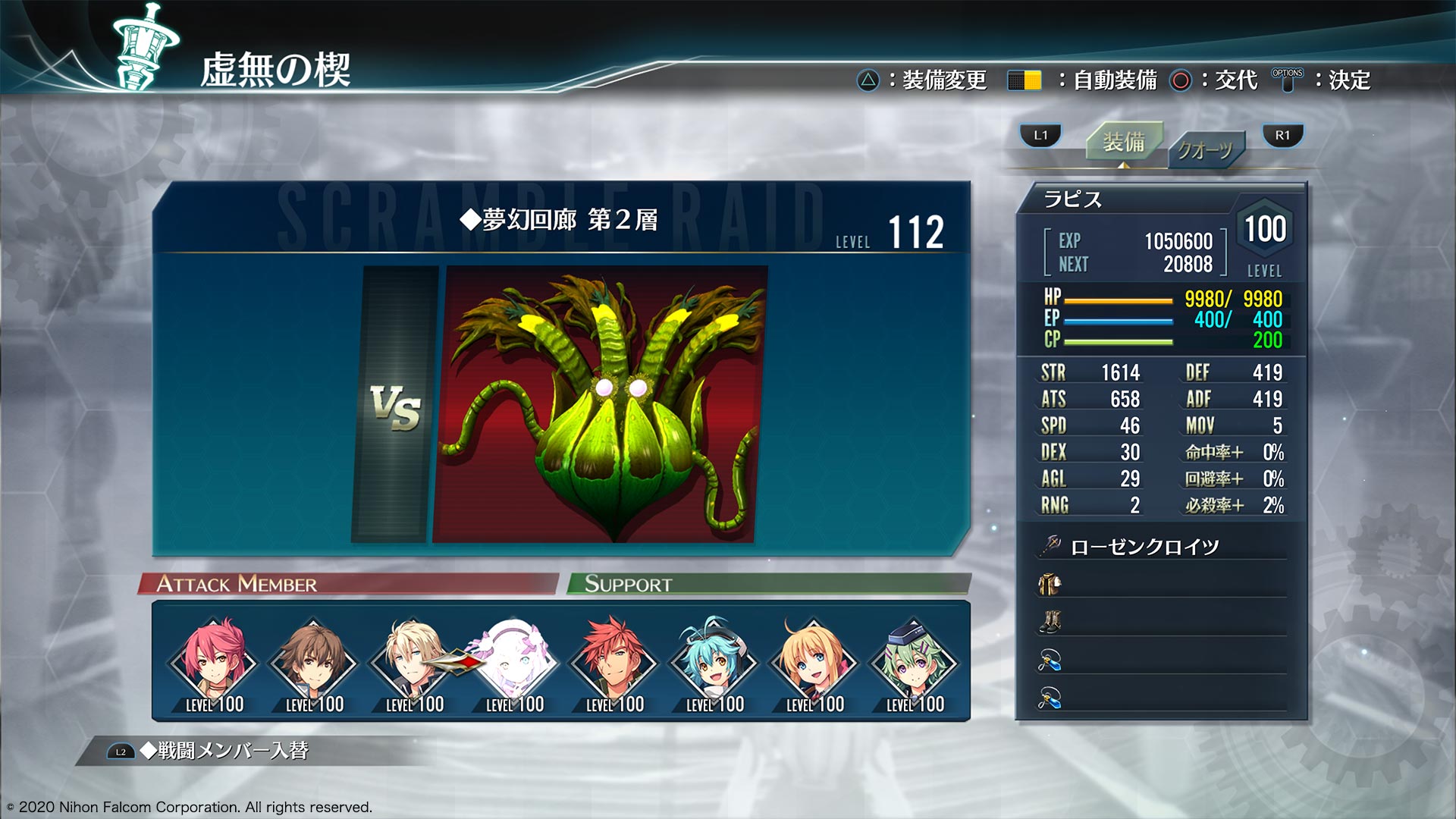1456x819 pixels.
Task: Select the empty boots equipment slot
Action: click(1161, 623)
